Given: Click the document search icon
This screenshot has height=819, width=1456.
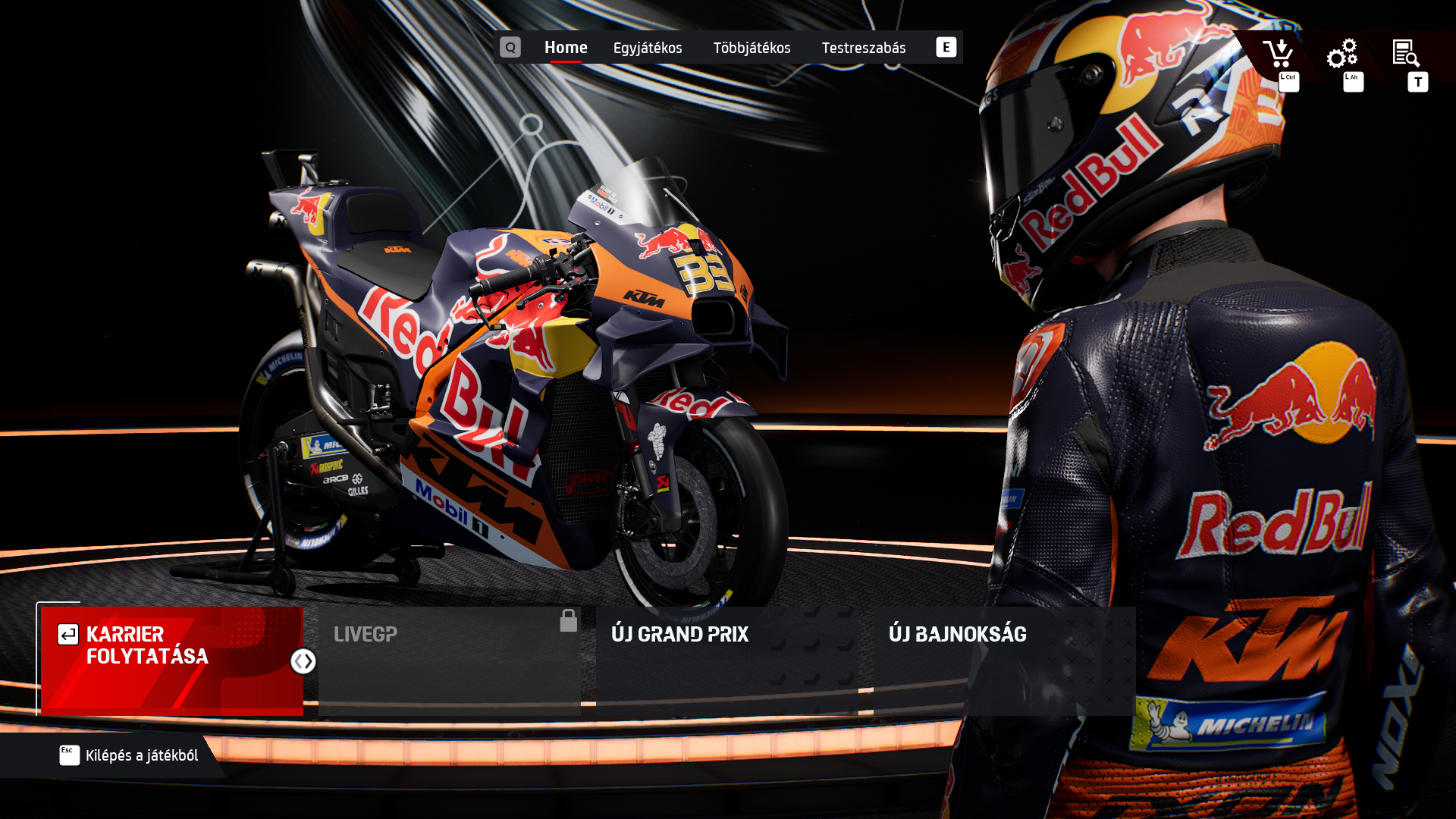Looking at the screenshot, I should pos(1406,54).
